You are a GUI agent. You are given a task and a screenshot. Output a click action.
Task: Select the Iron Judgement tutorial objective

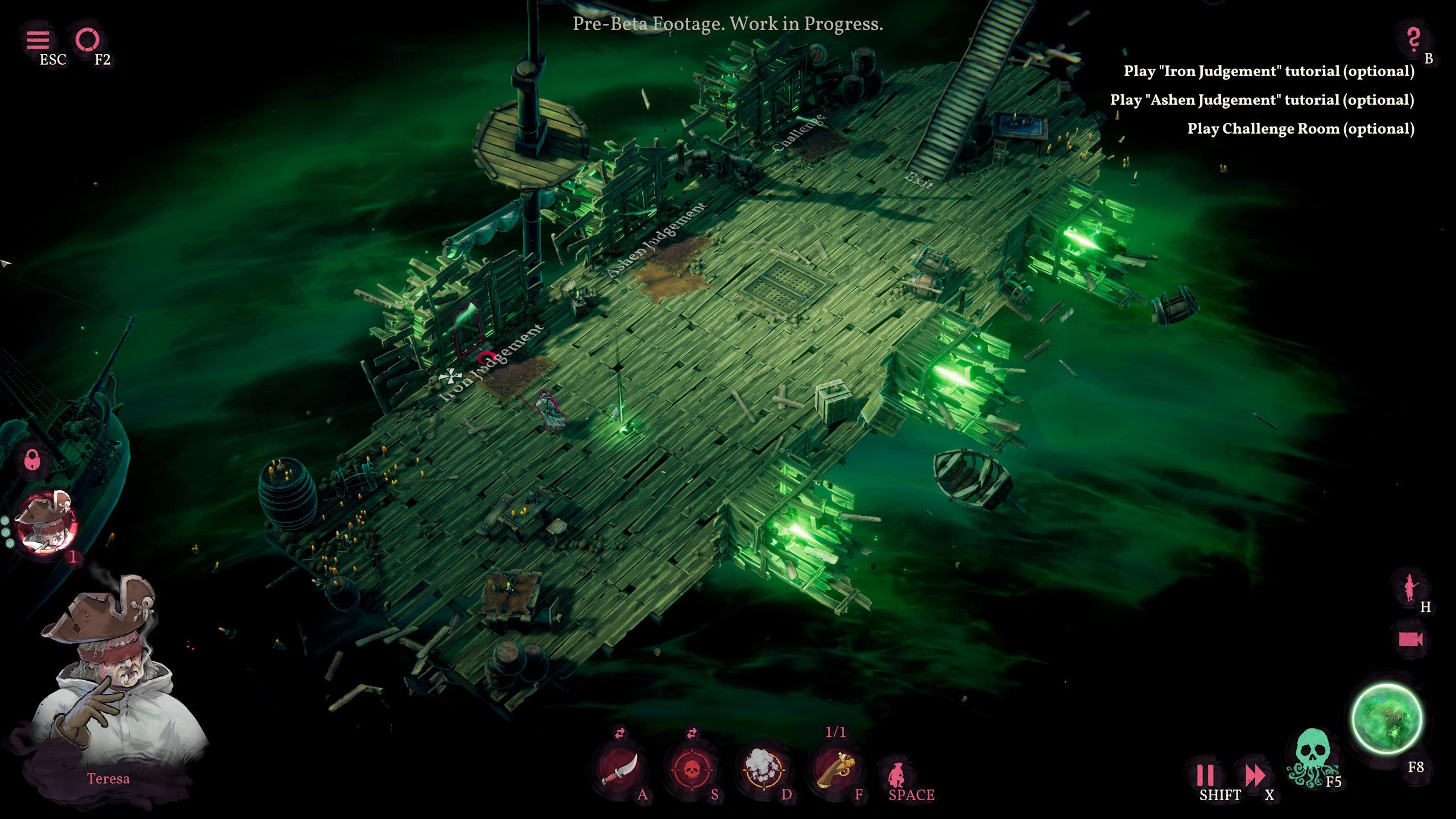click(1268, 71)
